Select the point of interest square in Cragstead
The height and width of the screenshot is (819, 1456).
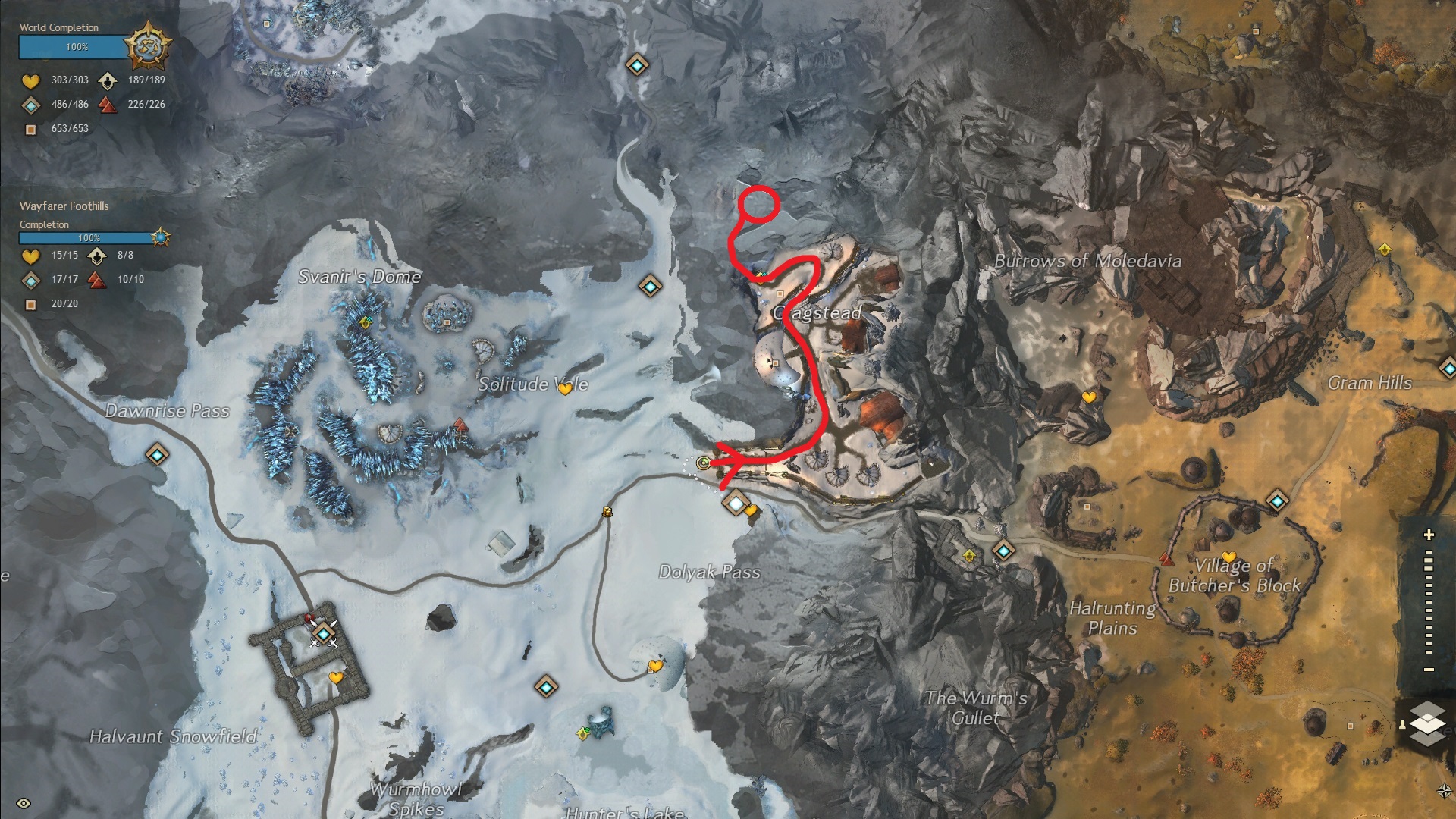tap(780, 293)
